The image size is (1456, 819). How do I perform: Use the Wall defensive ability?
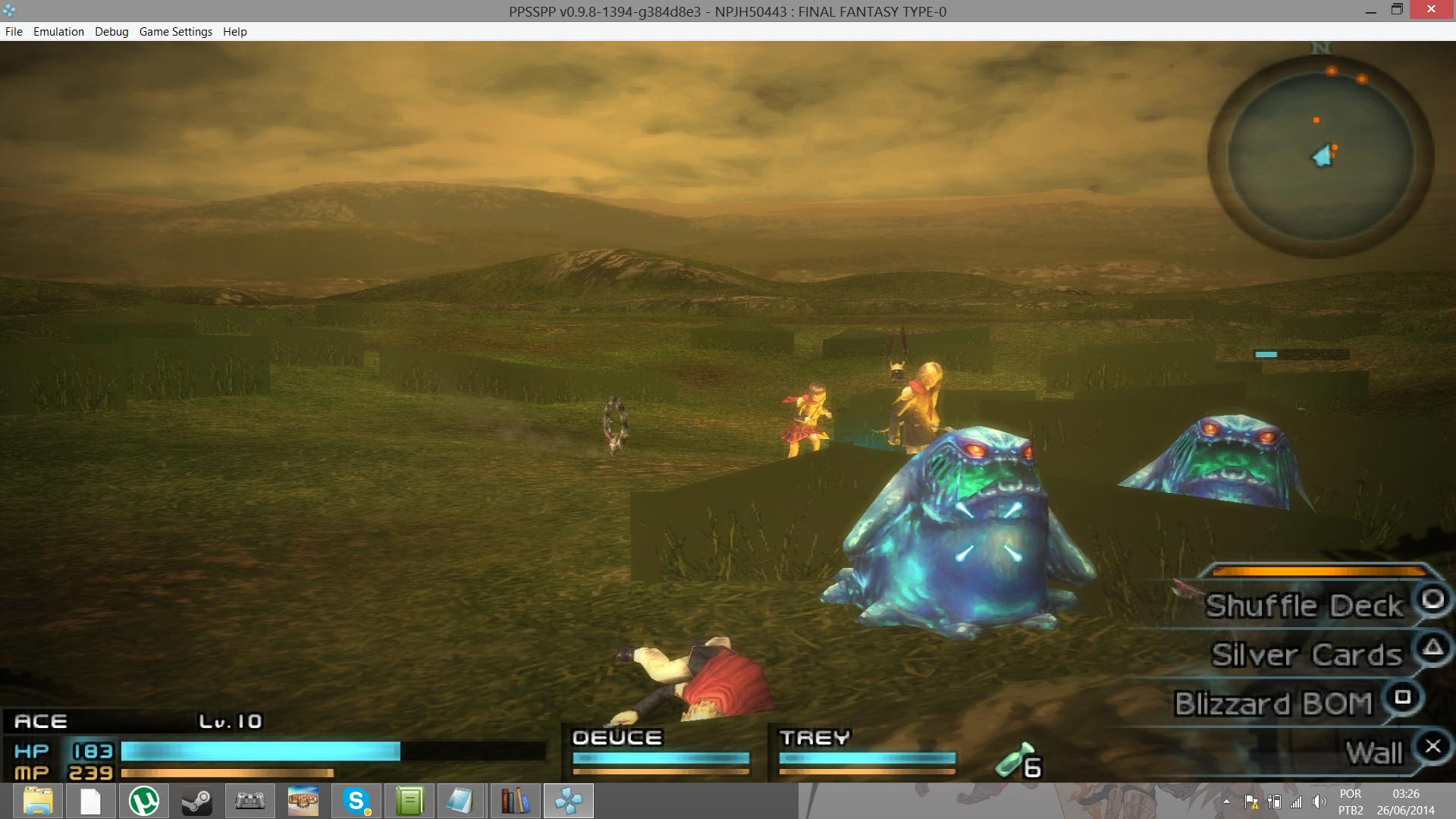[1374, 753]
